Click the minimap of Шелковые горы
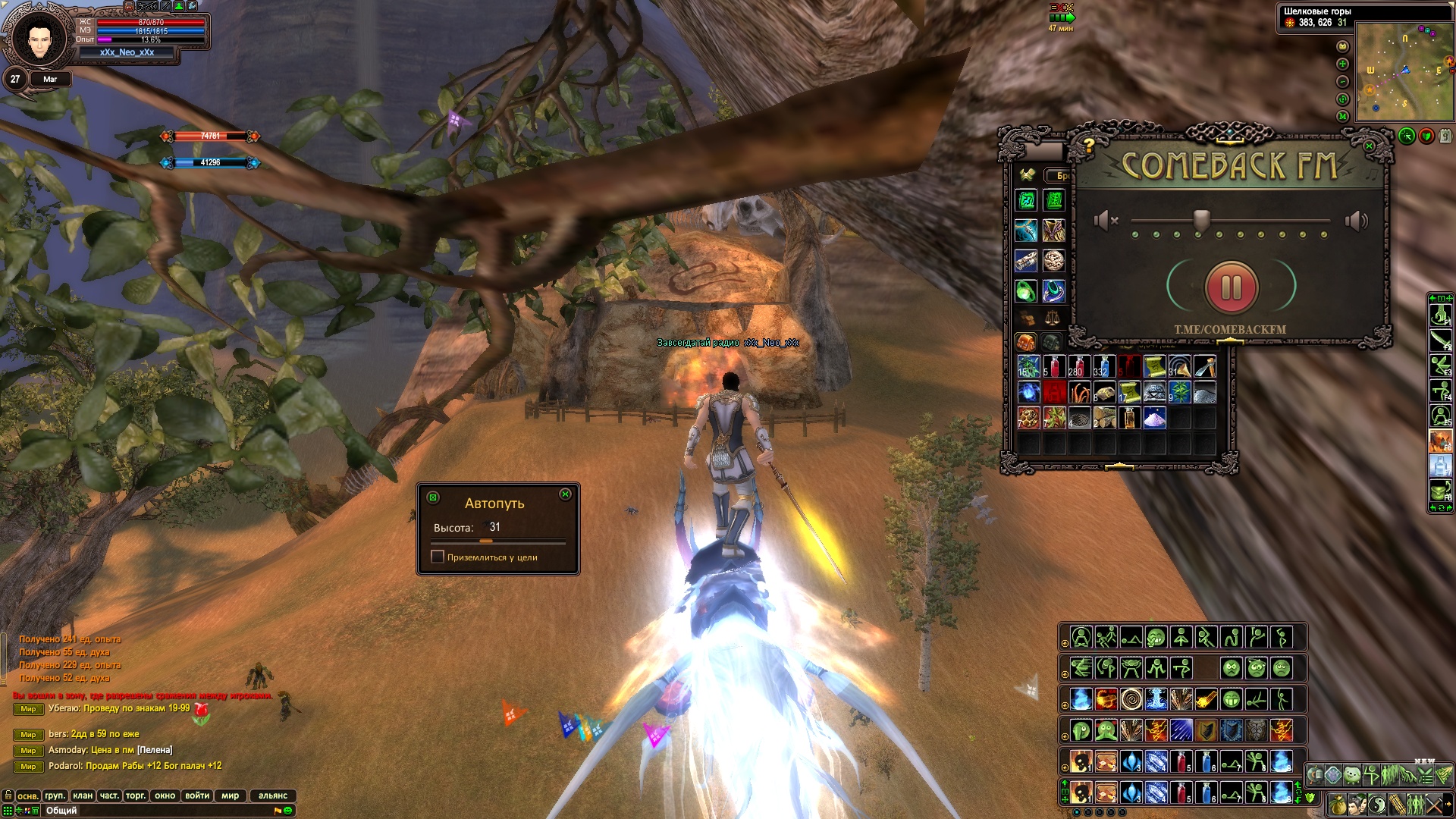The height and width of the screenshot is (819, 1456). [x=1404, y=72]
